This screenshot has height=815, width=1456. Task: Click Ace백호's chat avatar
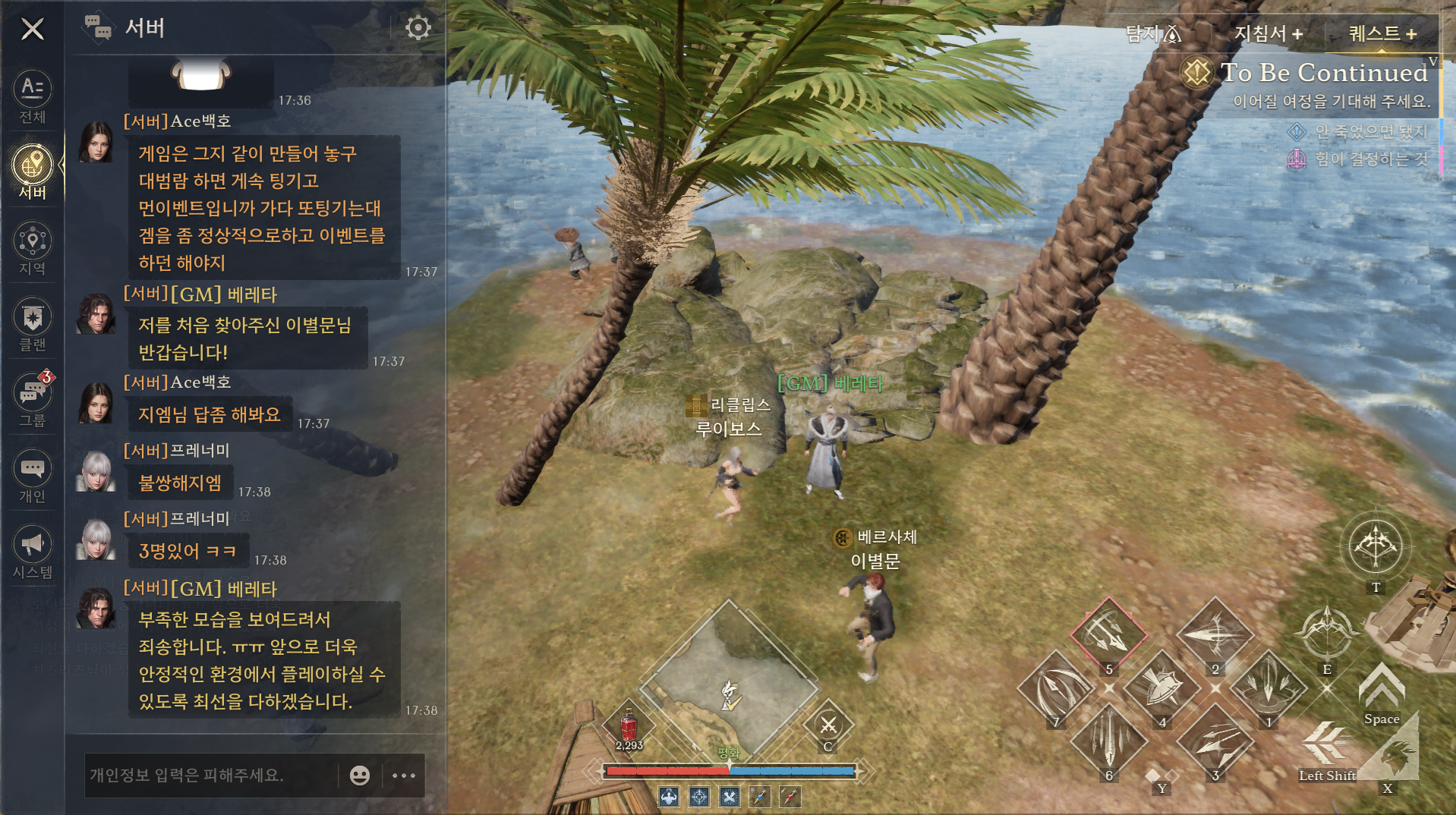tap(96, 142)
